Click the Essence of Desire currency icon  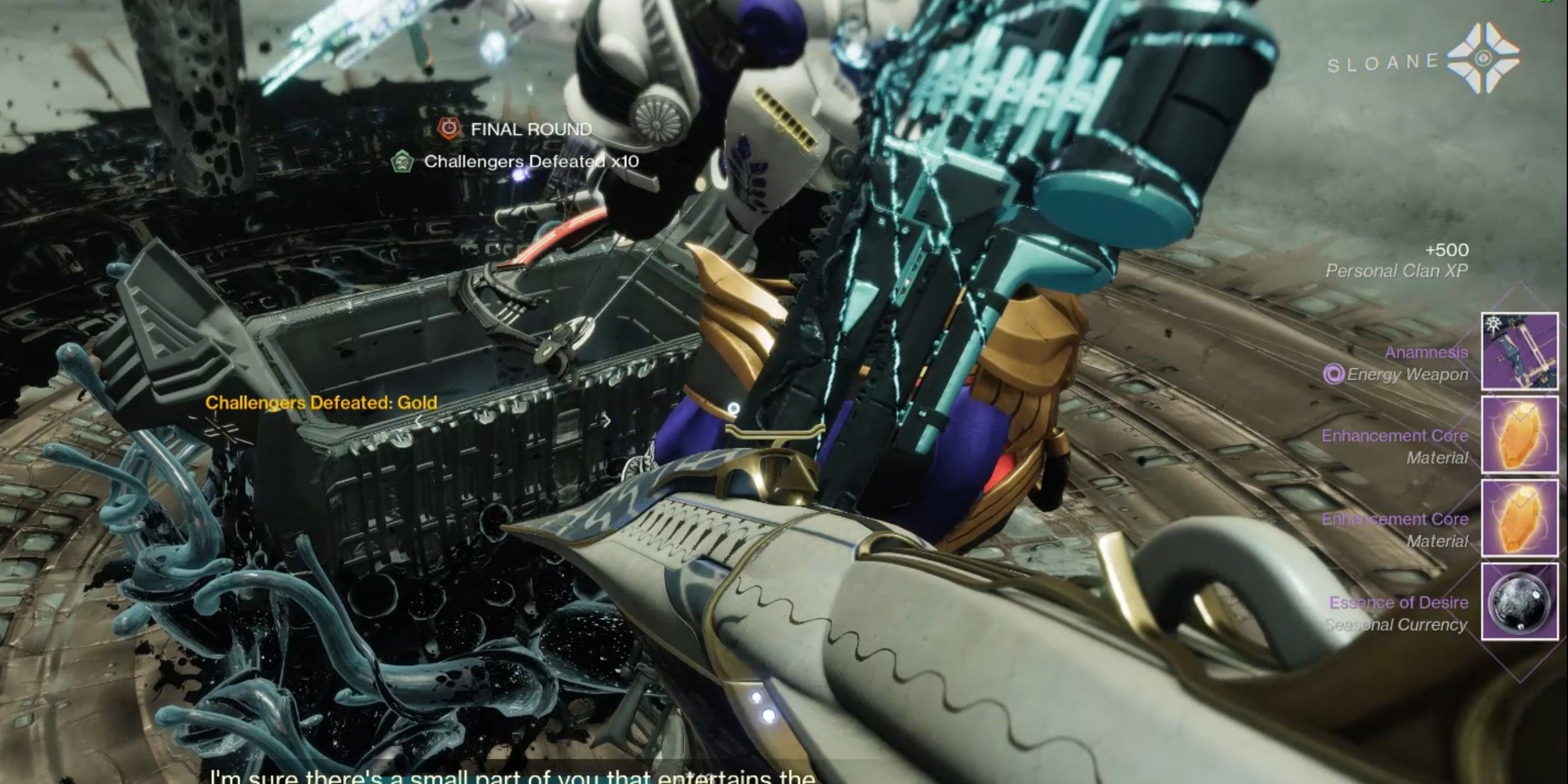click(x=1519, y=602)
